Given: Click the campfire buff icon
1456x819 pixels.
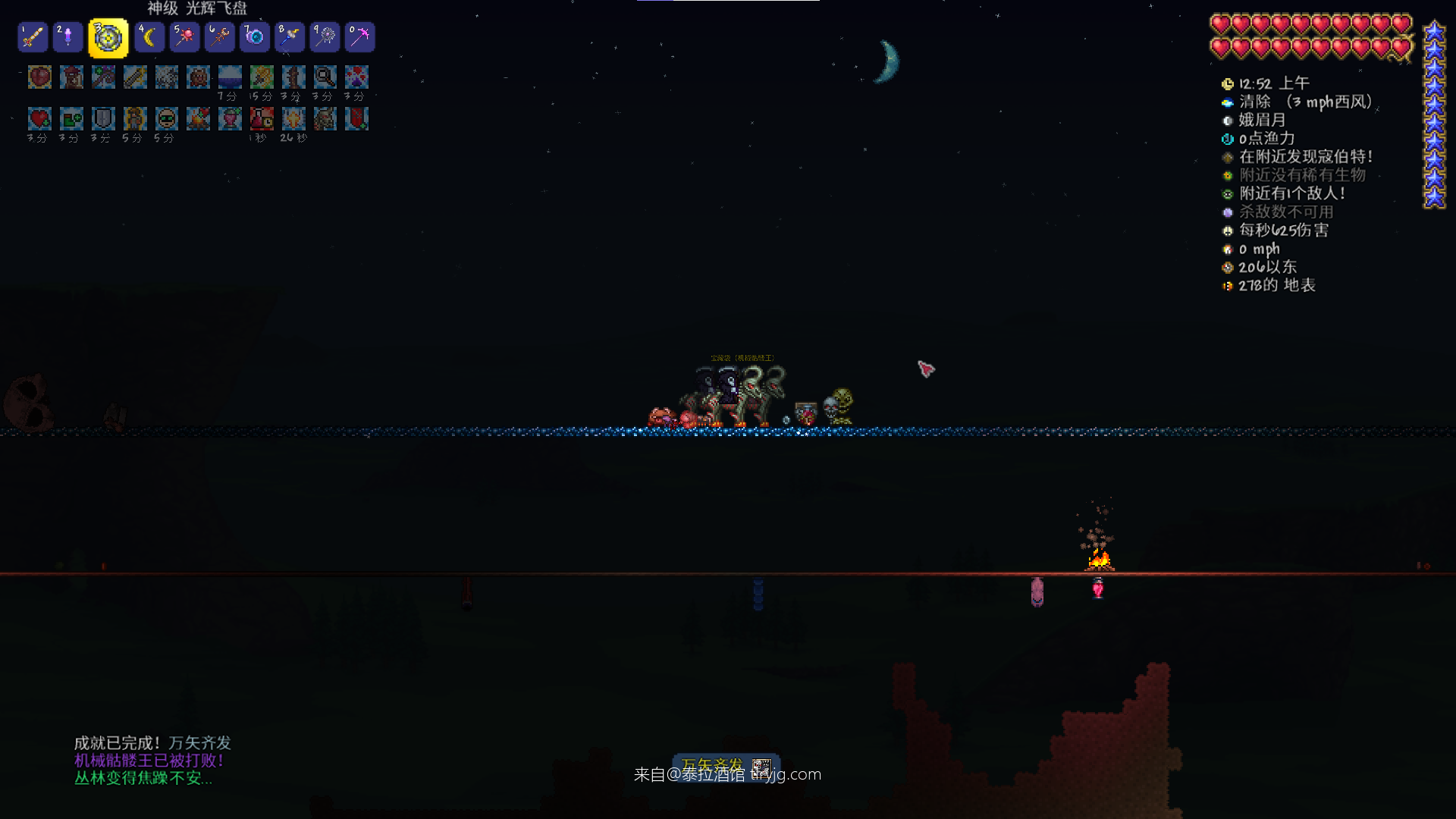Looking at the screenshot, I should click(199, 118).
